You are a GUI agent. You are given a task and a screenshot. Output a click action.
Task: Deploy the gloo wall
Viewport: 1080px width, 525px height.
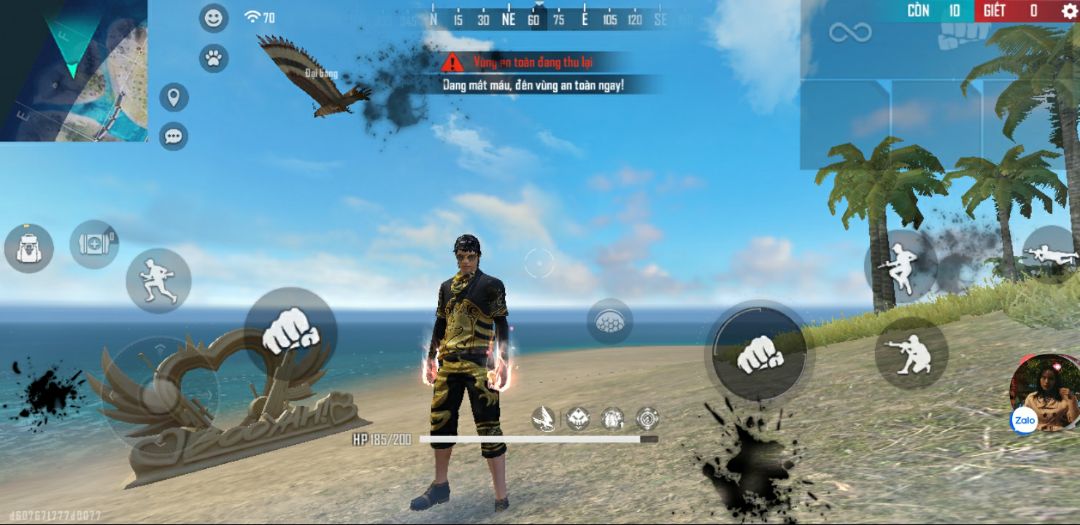click(609, 321)
